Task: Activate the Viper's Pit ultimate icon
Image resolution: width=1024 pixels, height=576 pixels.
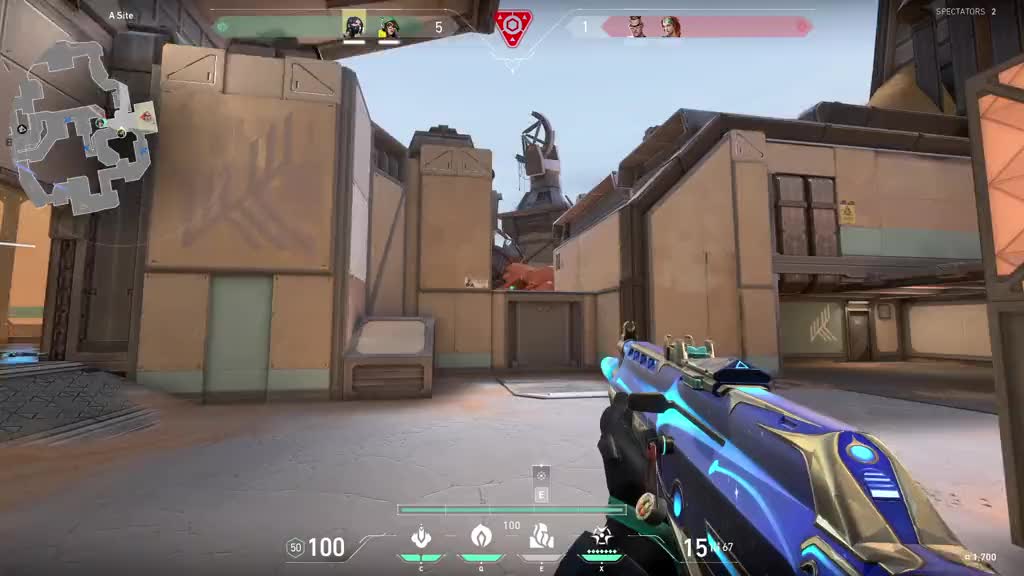Action: (601, 537)
